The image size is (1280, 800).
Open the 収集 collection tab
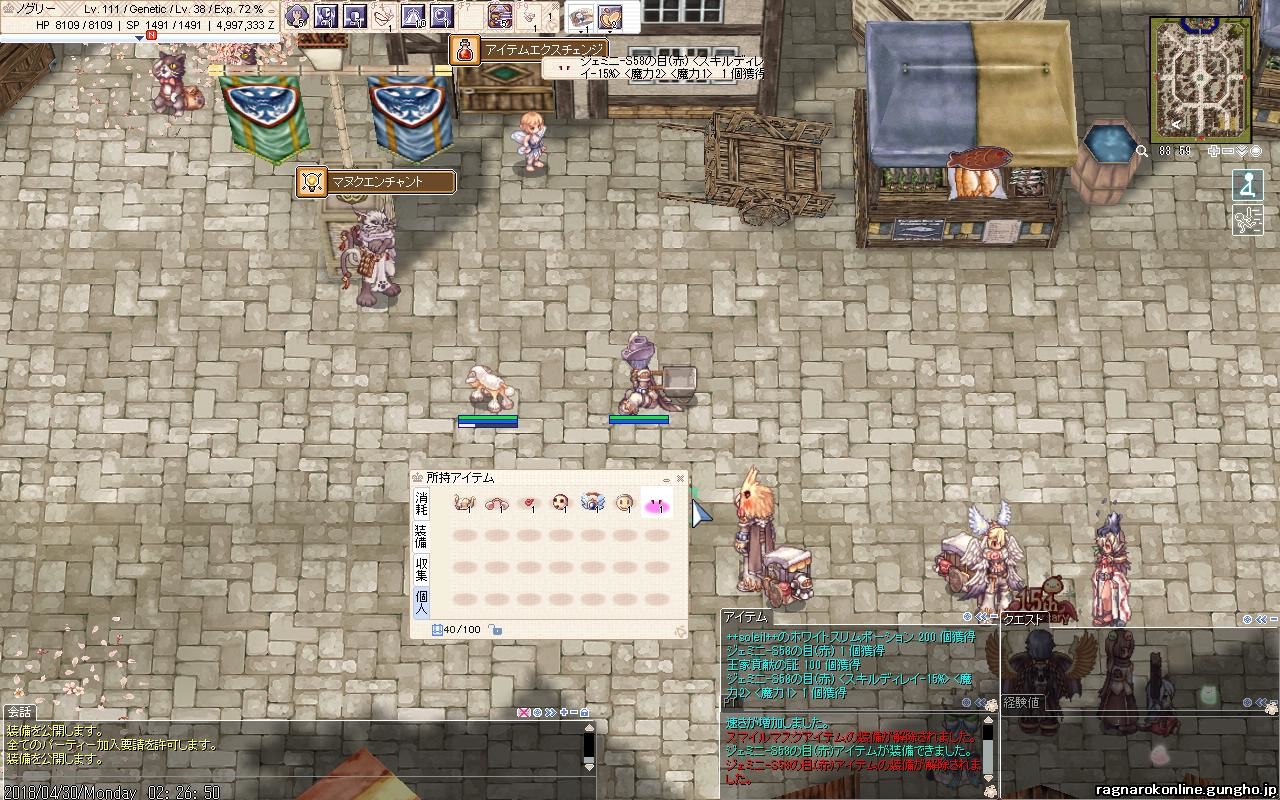pos(421,569)
